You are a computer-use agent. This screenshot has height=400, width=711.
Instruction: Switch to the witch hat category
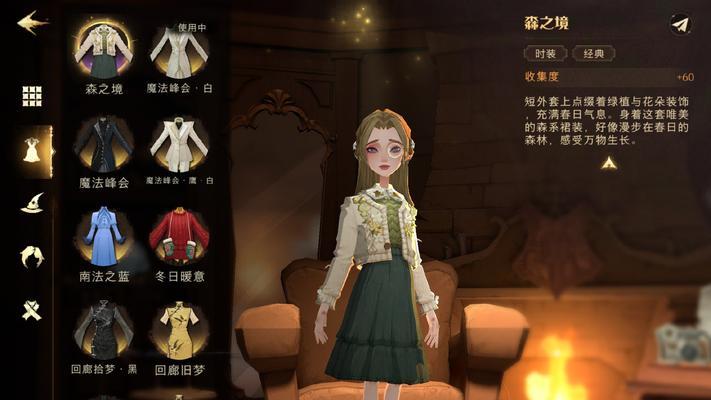[33, 203]
